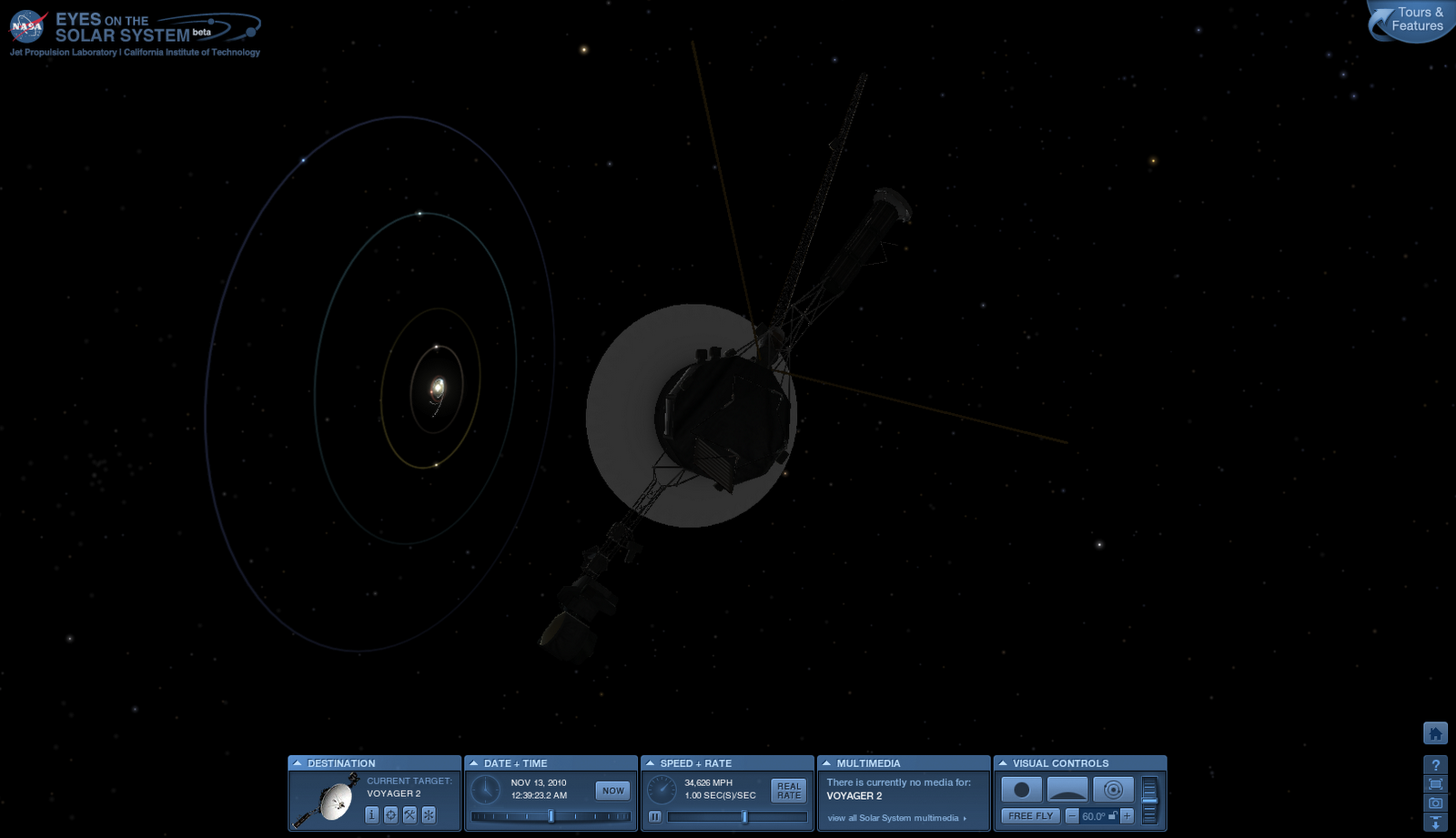Viewport: 1456px width, 838px height.
Task: Select the crosshair targeting icon in Destination panel
Action: coord(391,814)
